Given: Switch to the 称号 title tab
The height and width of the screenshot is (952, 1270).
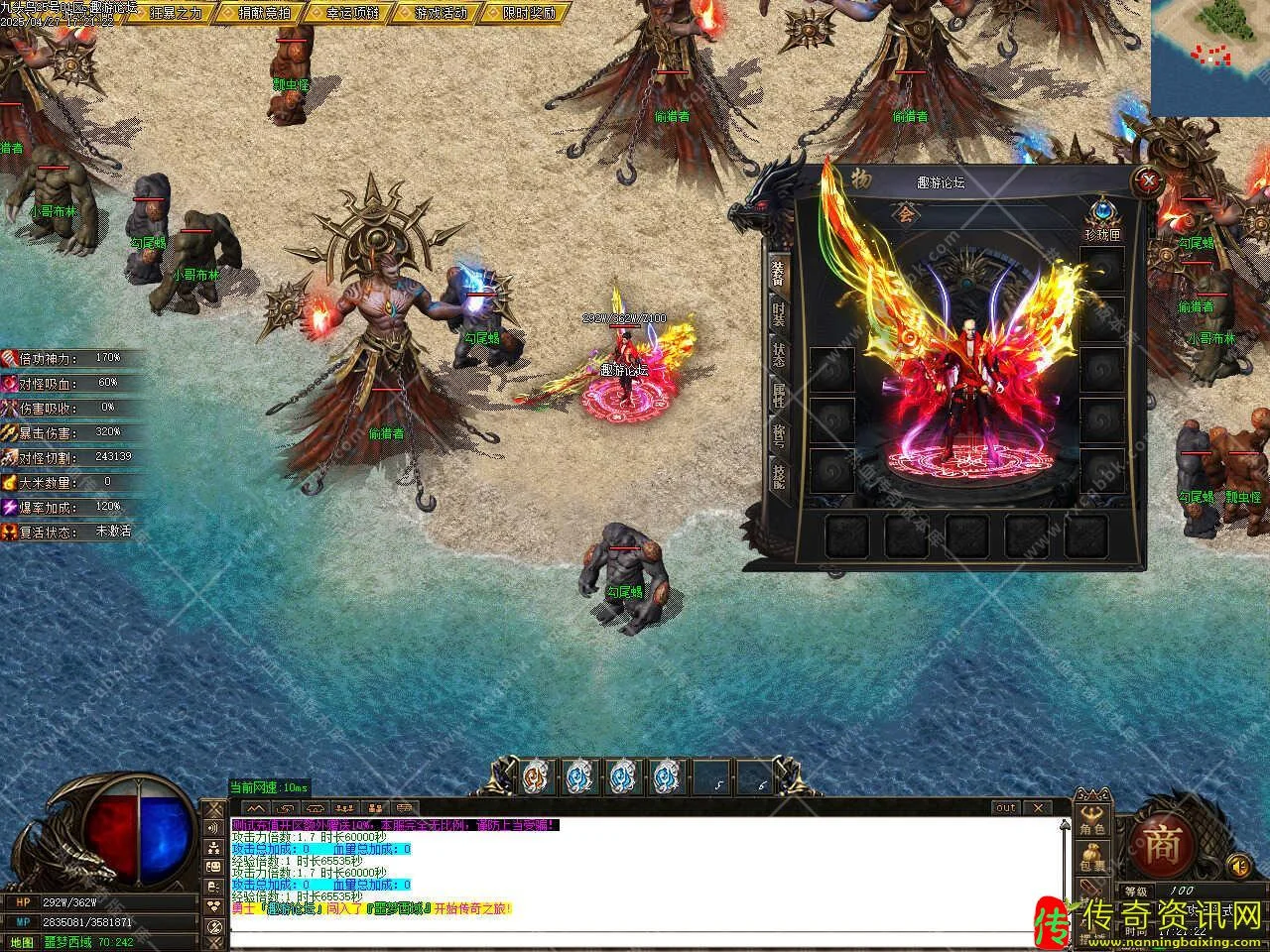Looking at the screenshot, I should (778, 436).
